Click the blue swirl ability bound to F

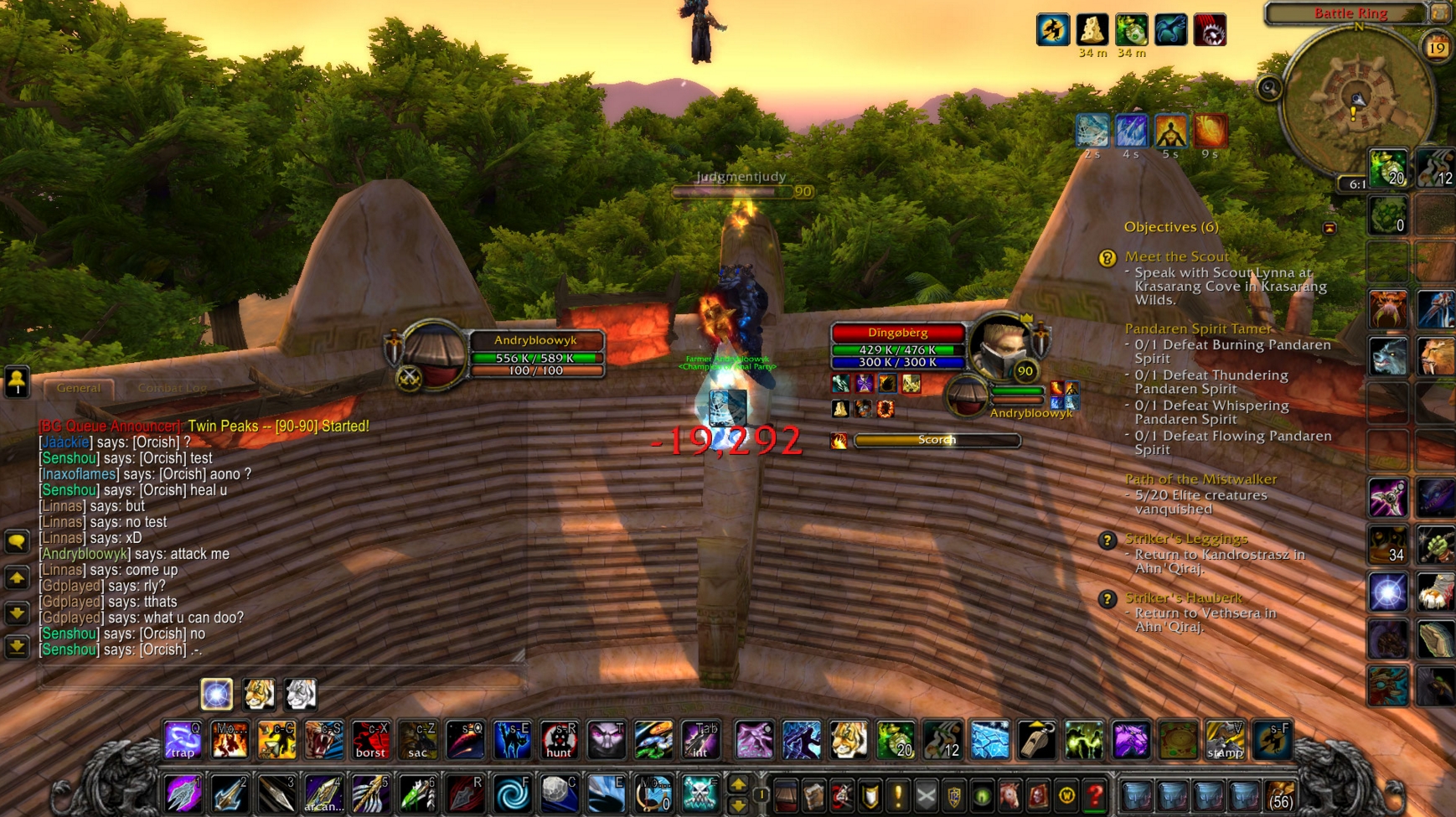pos(512,794)
